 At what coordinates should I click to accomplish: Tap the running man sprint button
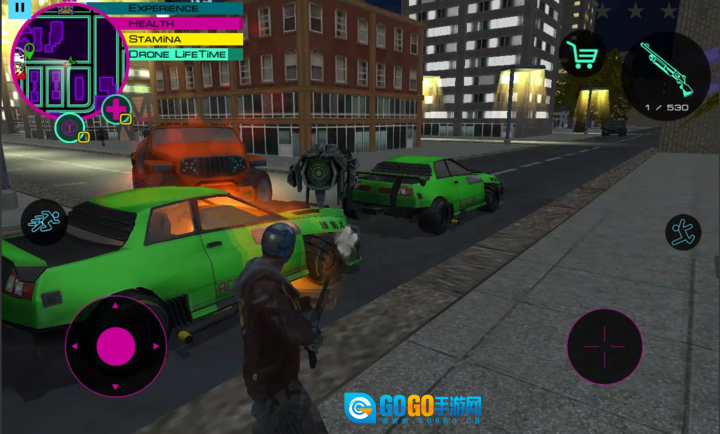point(42,220)
